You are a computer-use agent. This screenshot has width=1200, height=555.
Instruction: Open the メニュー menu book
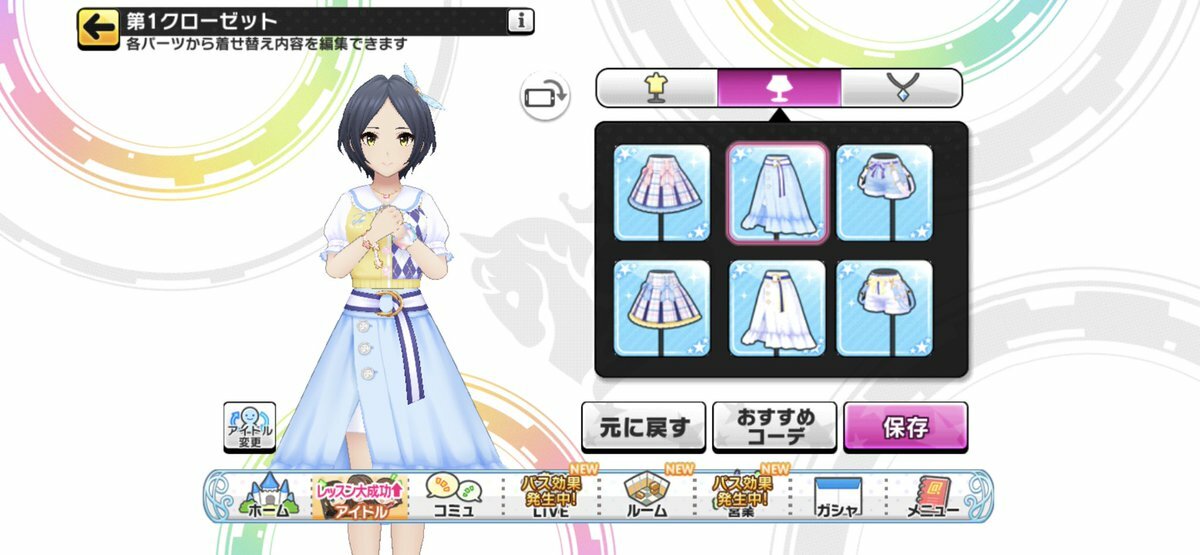932,497
